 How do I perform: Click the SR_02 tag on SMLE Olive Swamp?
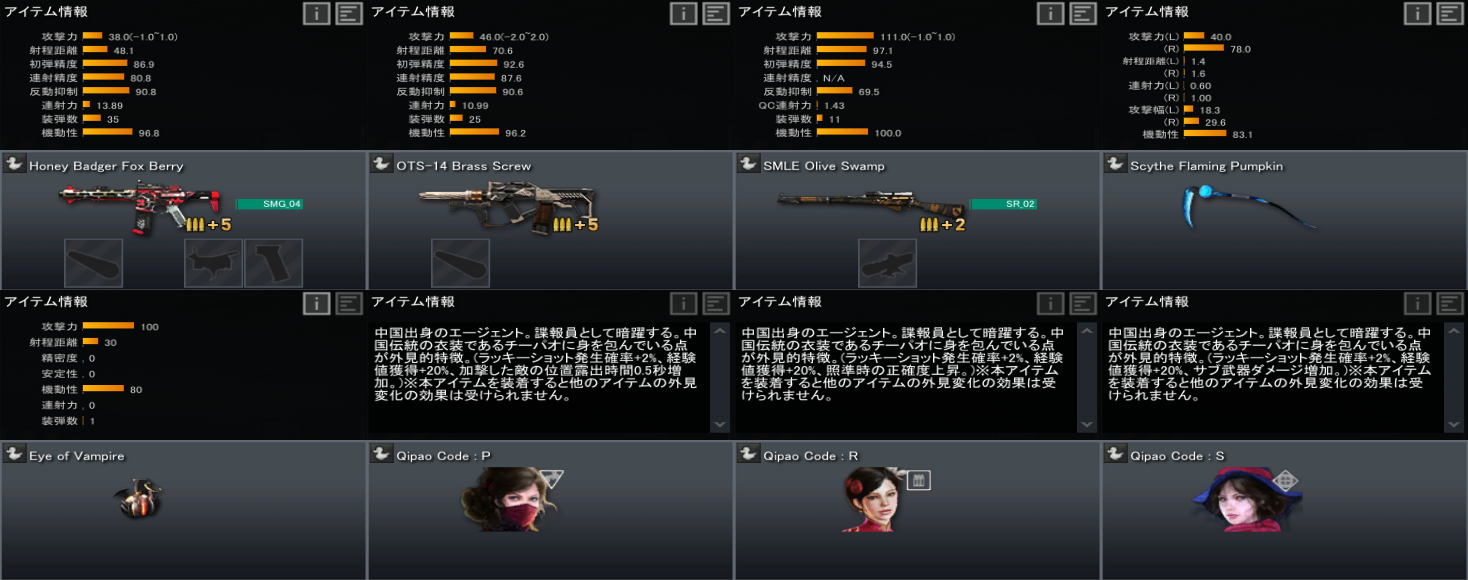pyautogui.click(x=1002, y=204)
